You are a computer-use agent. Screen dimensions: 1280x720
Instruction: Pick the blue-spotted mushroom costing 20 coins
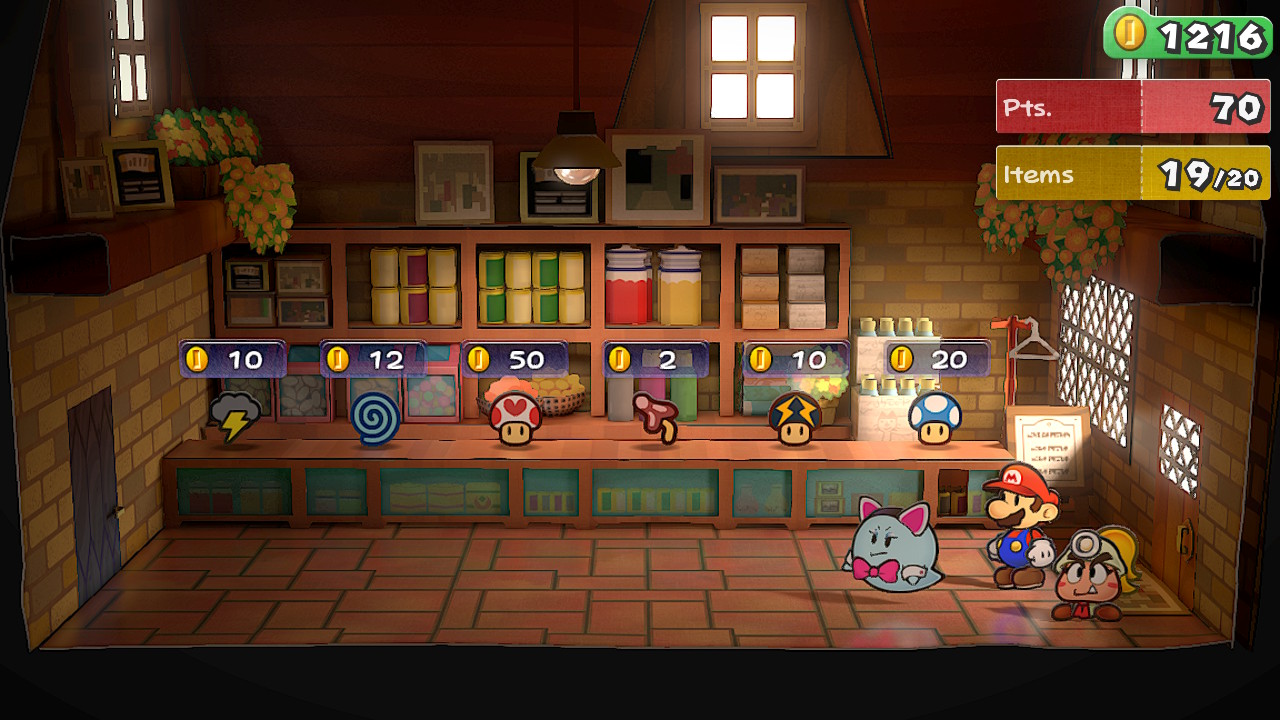pos(935,418)
